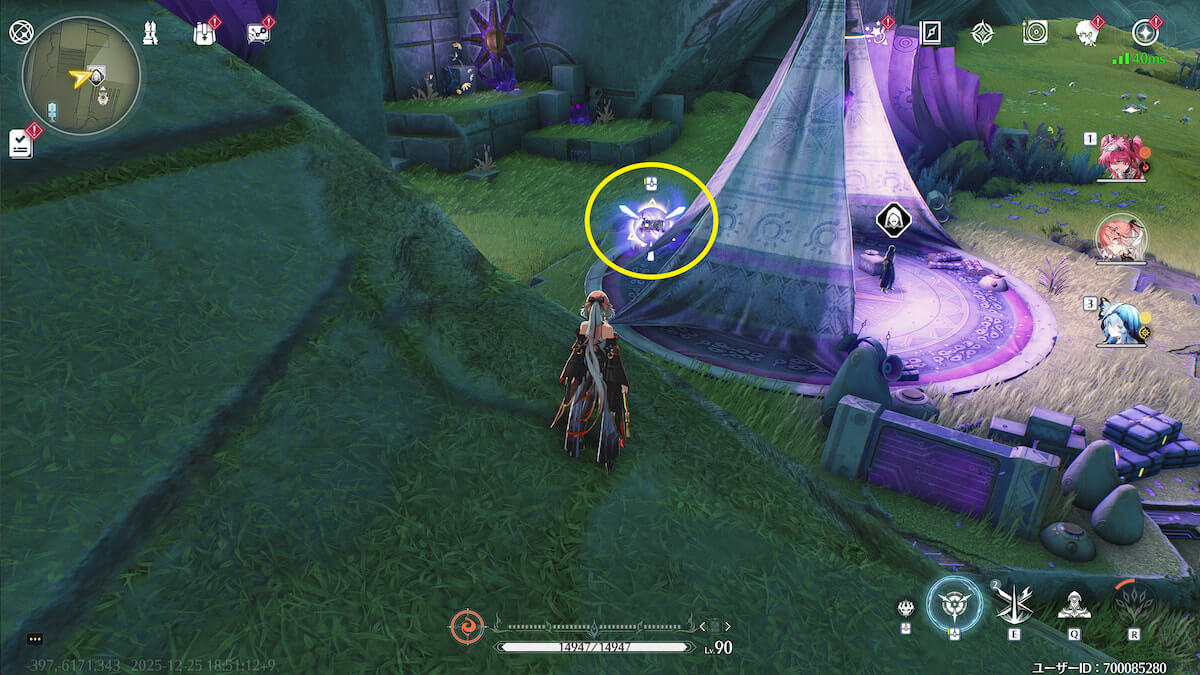
Task: Open the quest checklist icon below the minimap
Action: pyautogui.click(x=21, y=143)
